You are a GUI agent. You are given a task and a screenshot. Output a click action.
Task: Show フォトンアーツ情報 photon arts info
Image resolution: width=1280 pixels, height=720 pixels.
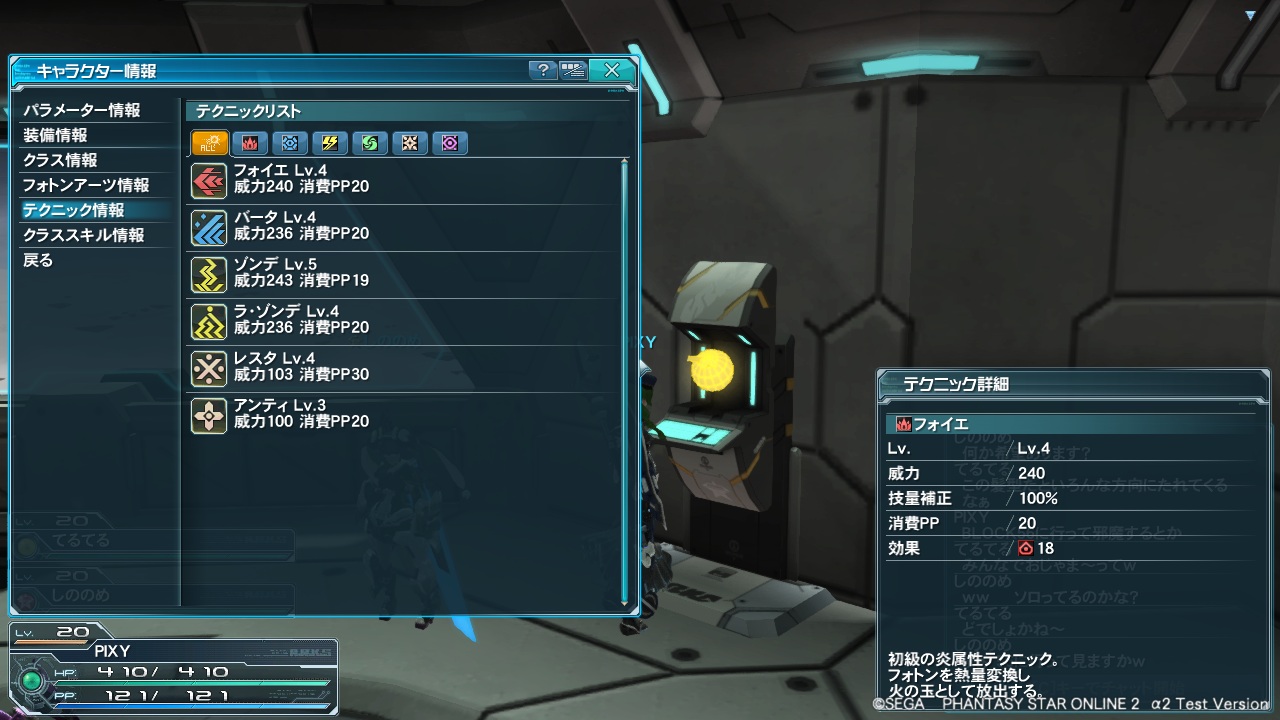pyautogui.click(x=86, y=185)
